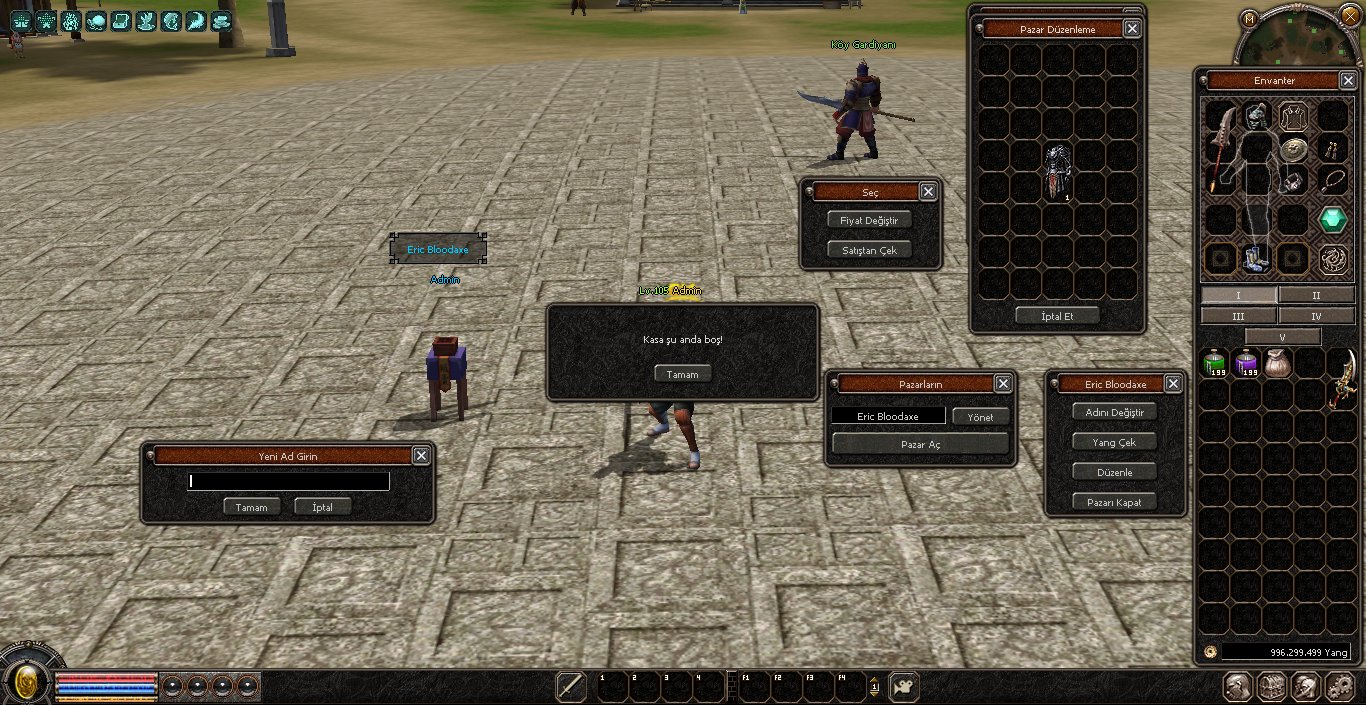Click 'Yönet' to manage the shop
The height and width of the screenshot is (705, 1366).
980,416
